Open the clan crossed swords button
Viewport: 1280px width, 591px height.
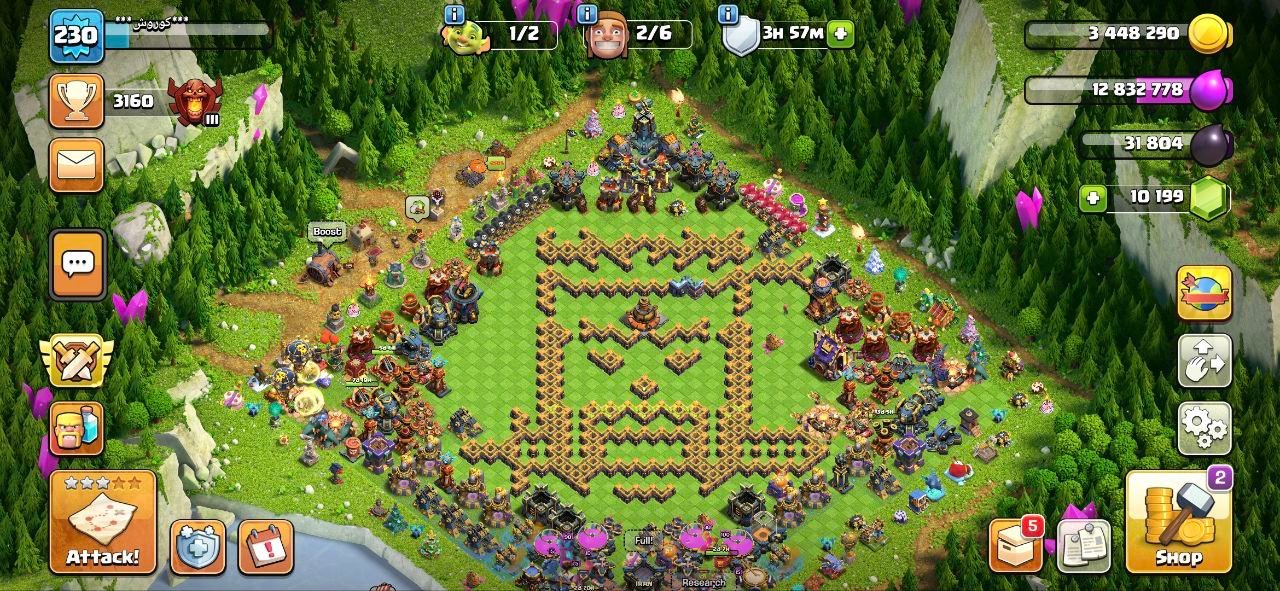coord(76,360)
